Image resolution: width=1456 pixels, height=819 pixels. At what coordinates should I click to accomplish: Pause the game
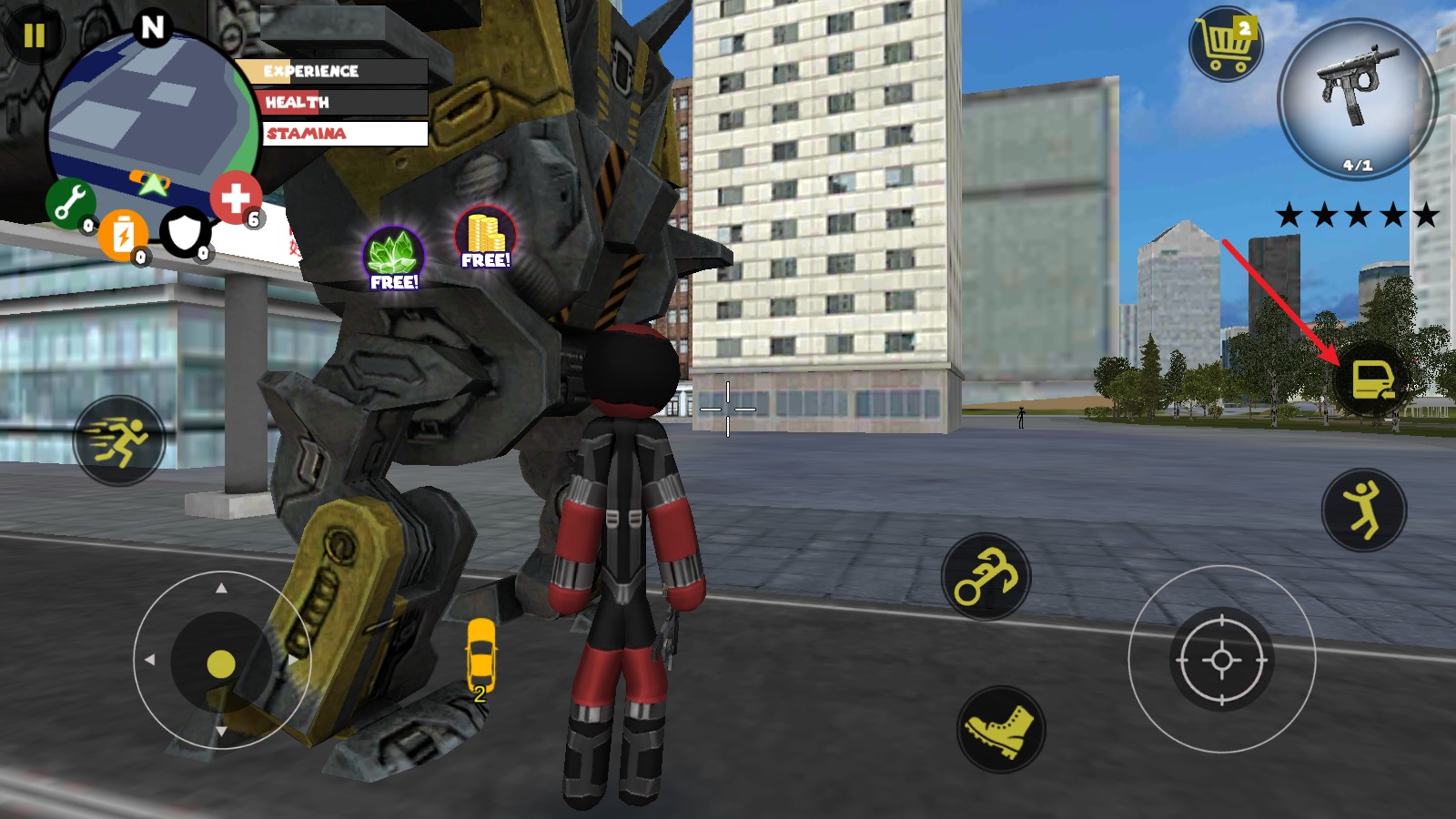click(x=34, y=35)
